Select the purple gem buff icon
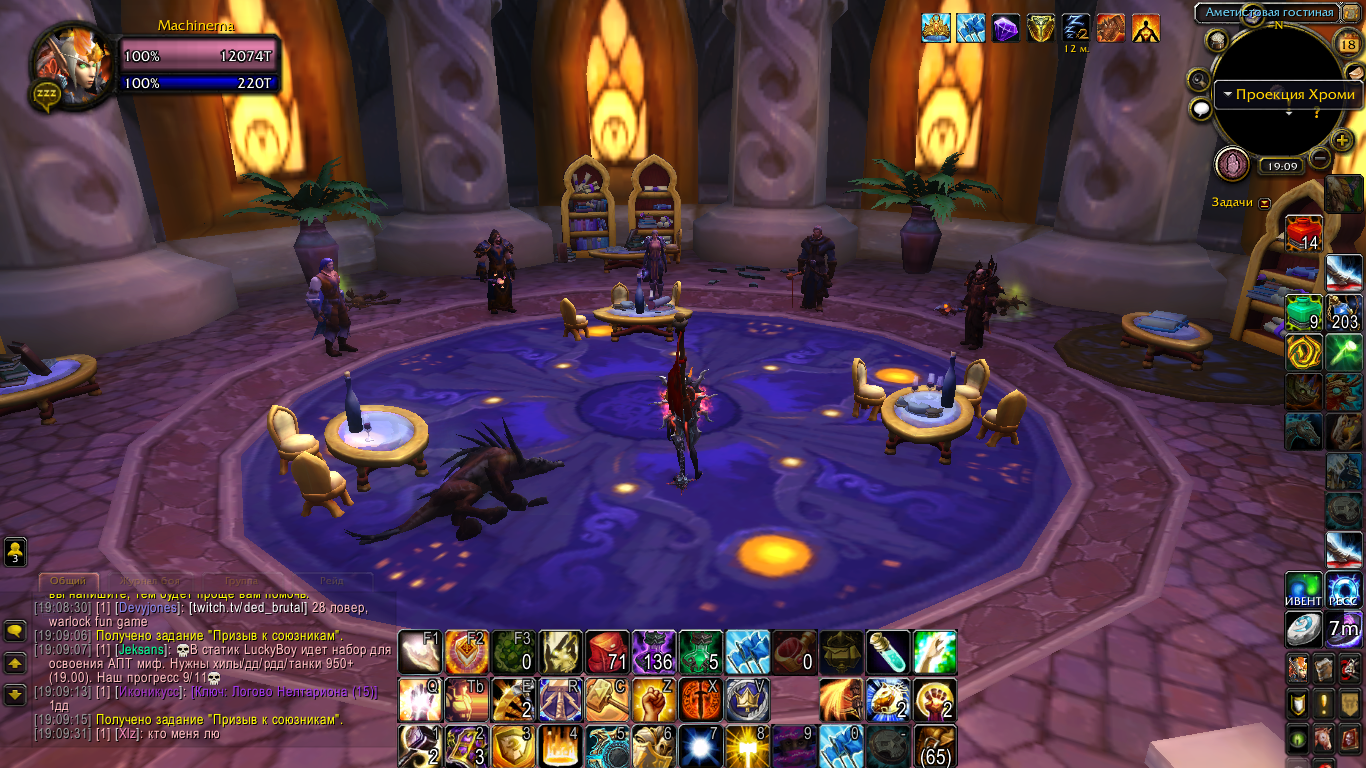Image resolution: width=1366 pixels, height=768 pixels. [1005, 28]
